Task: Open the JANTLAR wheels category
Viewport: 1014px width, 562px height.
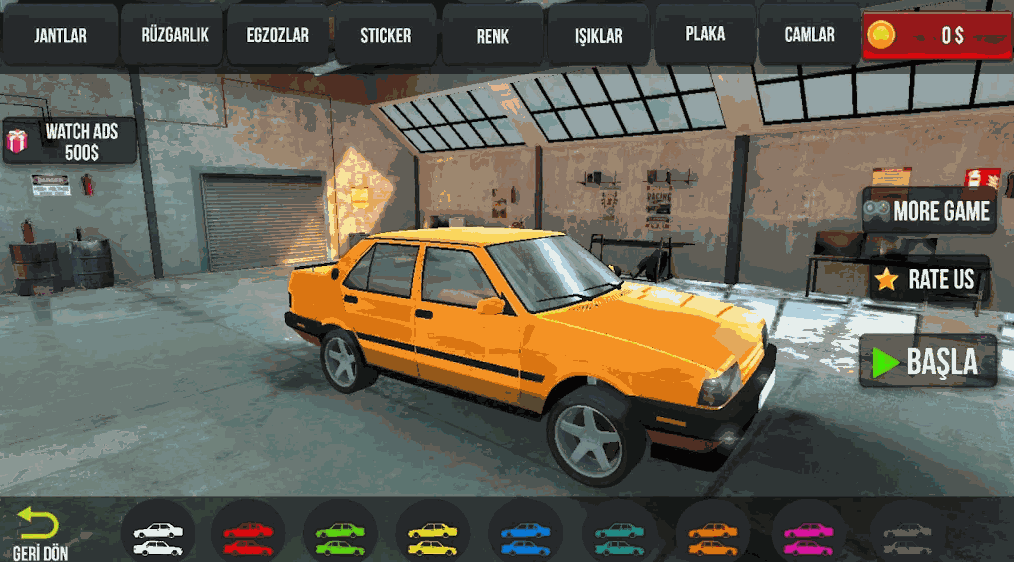Action: pos(61,36)
